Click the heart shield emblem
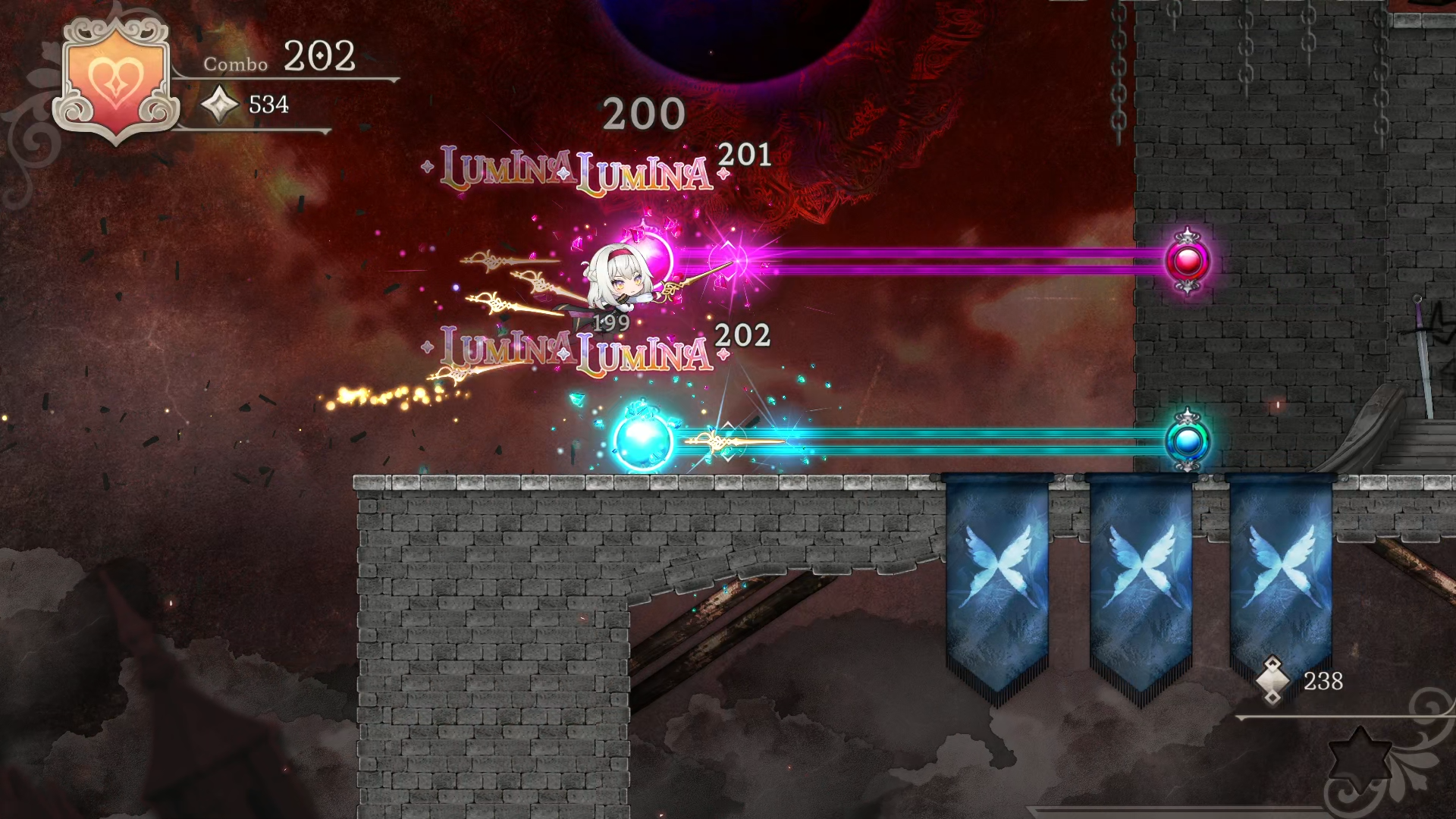Viewport: 1456px width, 819px height. coord(115,81)
